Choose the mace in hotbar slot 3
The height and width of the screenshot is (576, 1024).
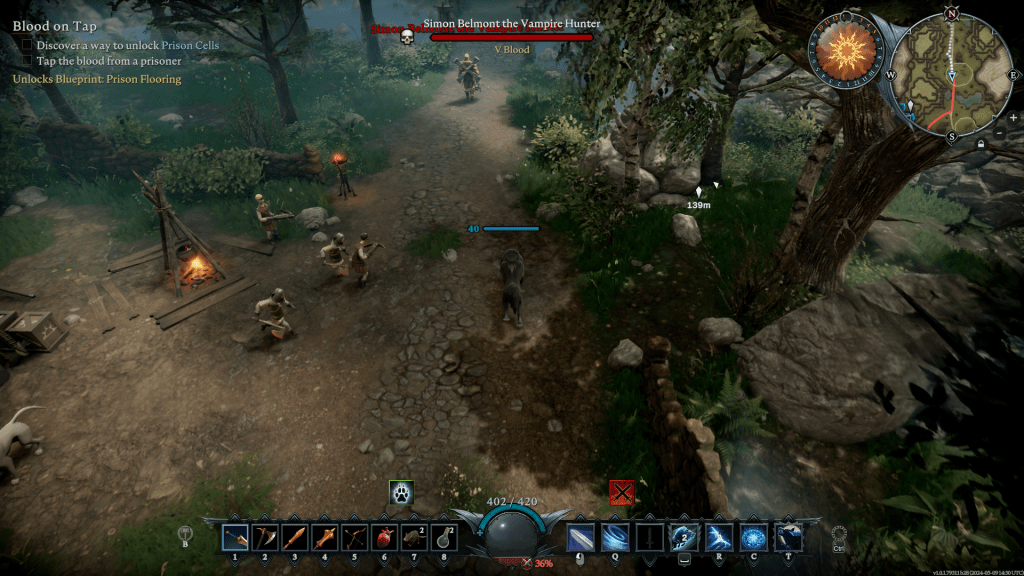pyautogui.click(x=294, y=538)
